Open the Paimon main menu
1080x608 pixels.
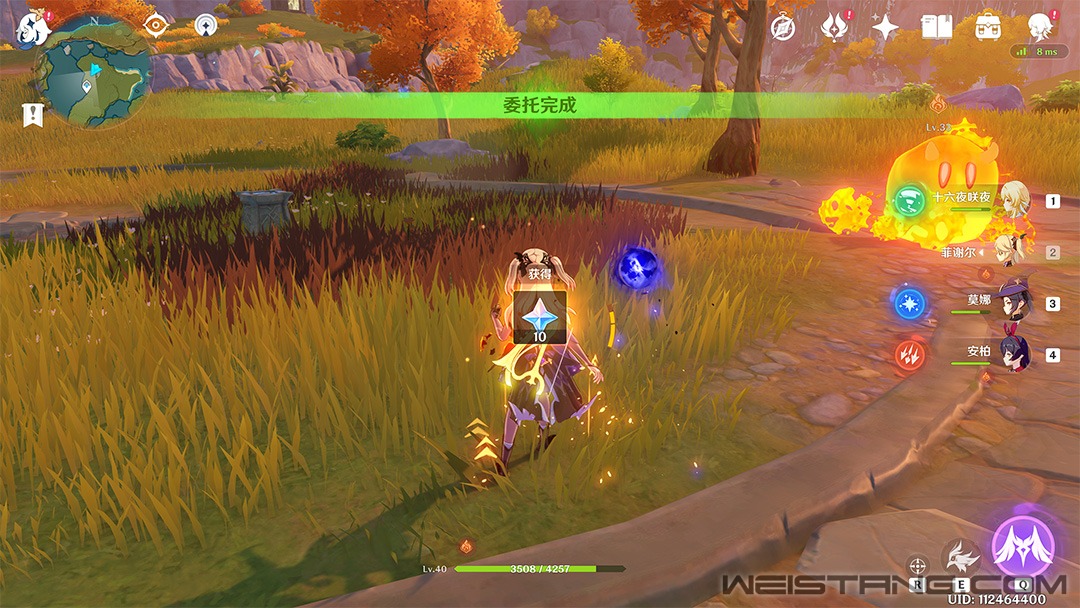[x=32, y=30]
